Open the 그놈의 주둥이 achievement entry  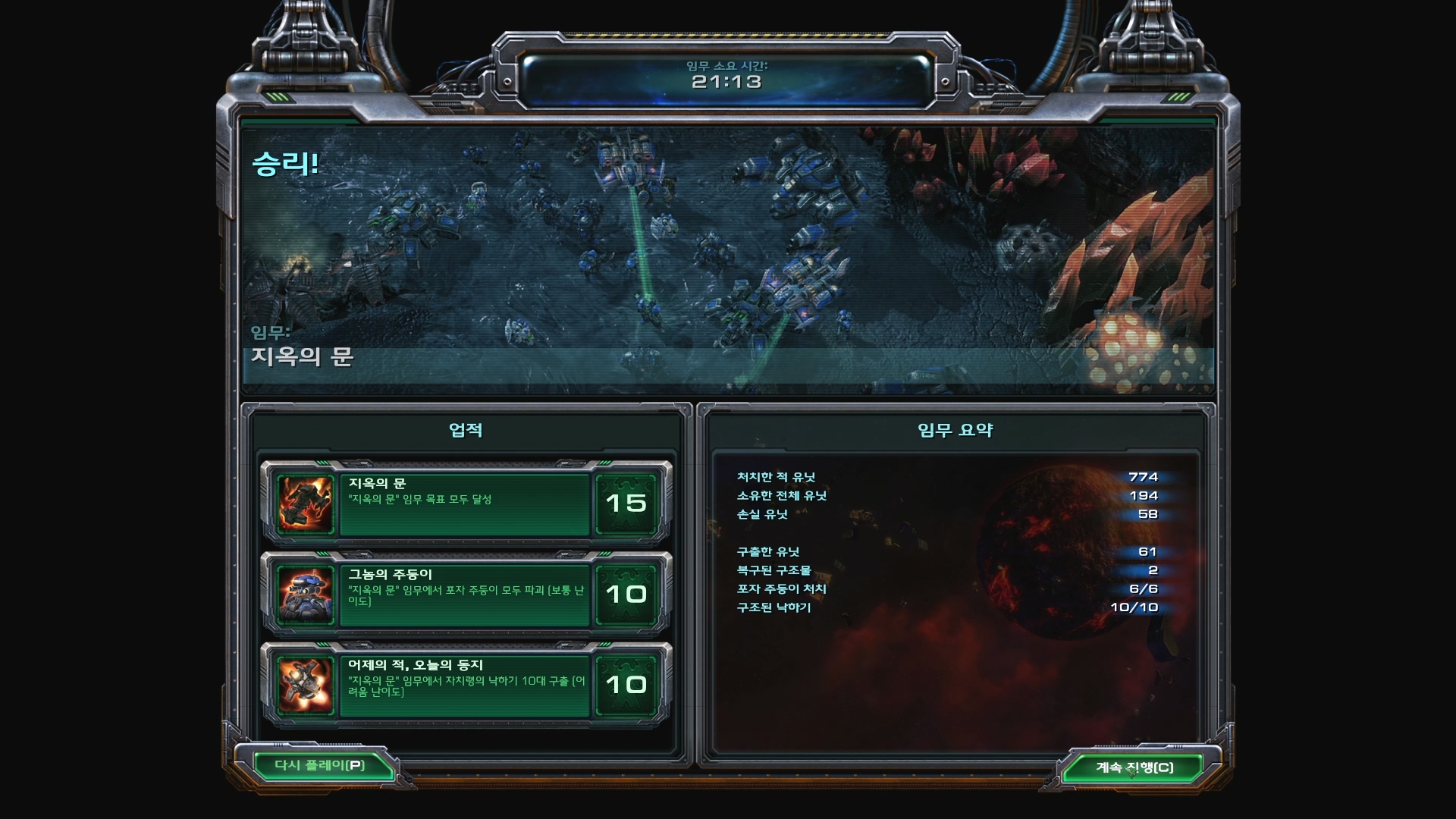click(x=465, y=595)
